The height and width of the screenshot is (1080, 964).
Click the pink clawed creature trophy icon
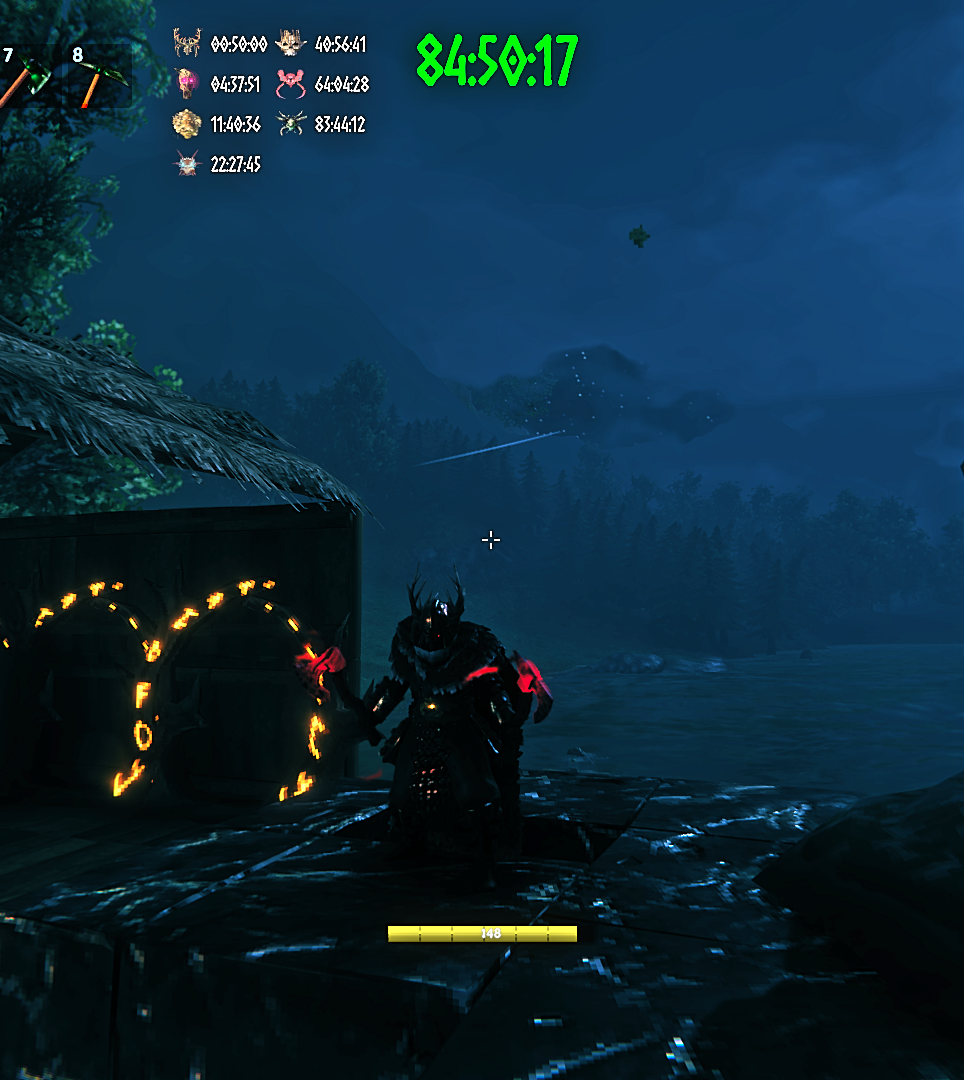pyautogui.click(x=290, y=84)
